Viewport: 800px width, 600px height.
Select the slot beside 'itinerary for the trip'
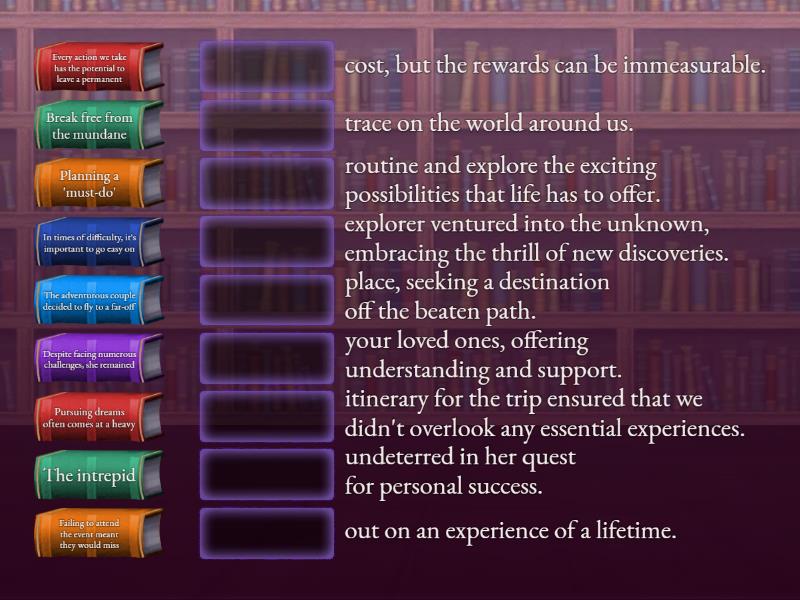[267, 416]
